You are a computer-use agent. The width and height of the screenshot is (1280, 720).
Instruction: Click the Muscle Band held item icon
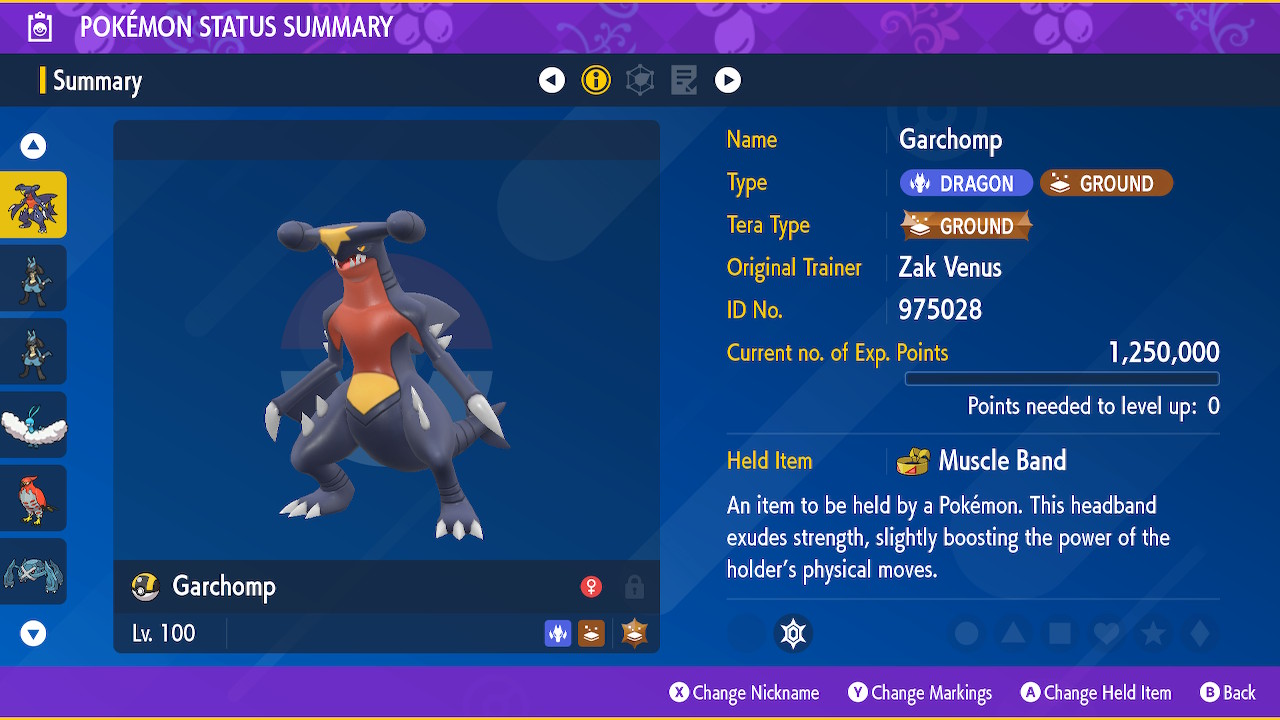pyautogui.click(x=916, y=461)
